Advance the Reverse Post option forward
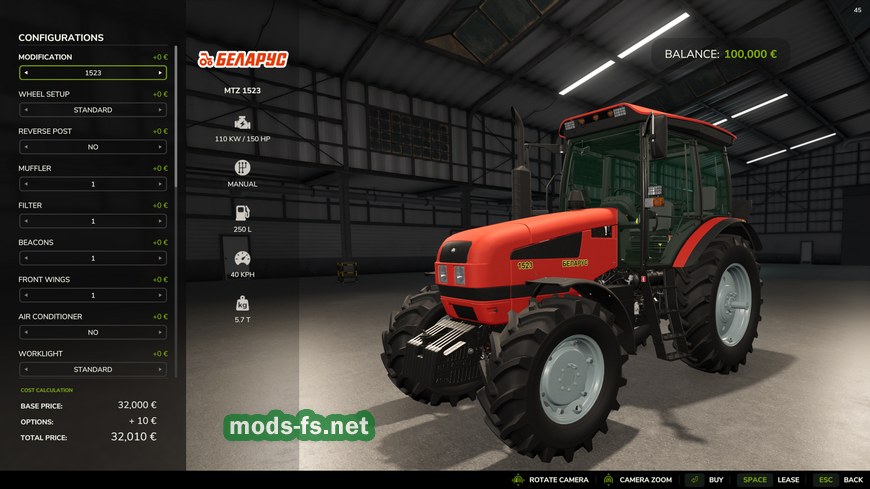The height and width of the screenshot is (489, 870). [x=159, y=147]
